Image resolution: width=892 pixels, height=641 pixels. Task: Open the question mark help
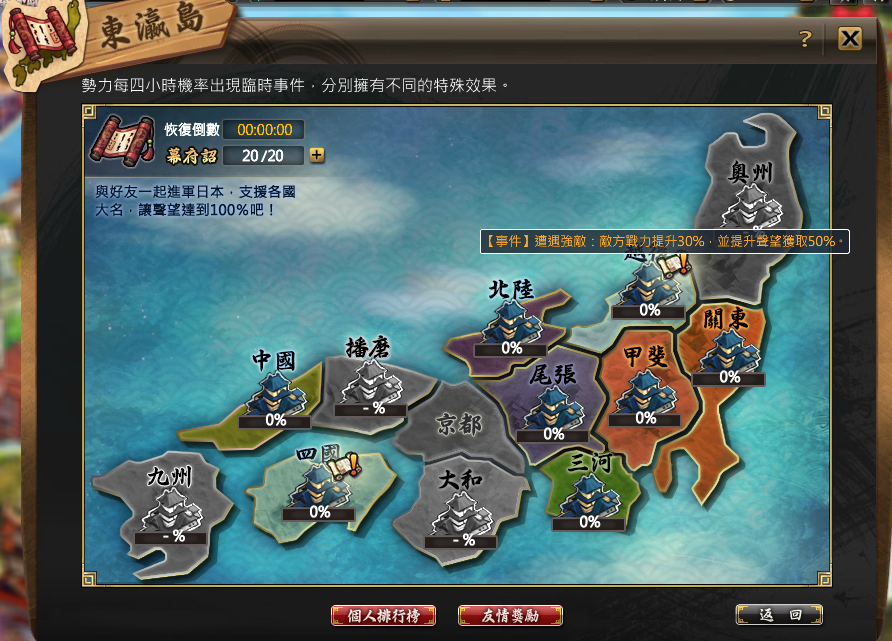(805, 39)
